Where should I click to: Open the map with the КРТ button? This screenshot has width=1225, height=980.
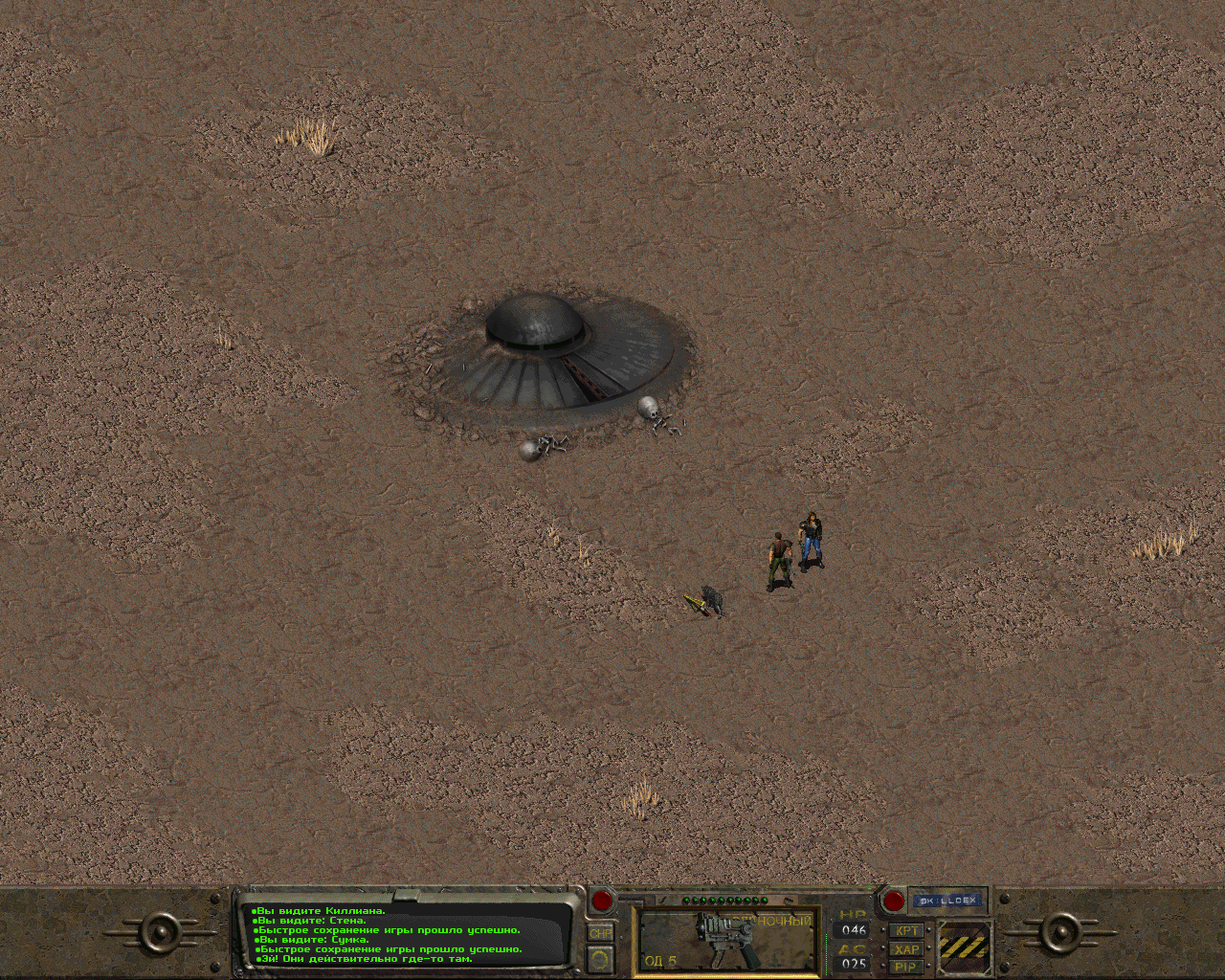pos(906,930)
